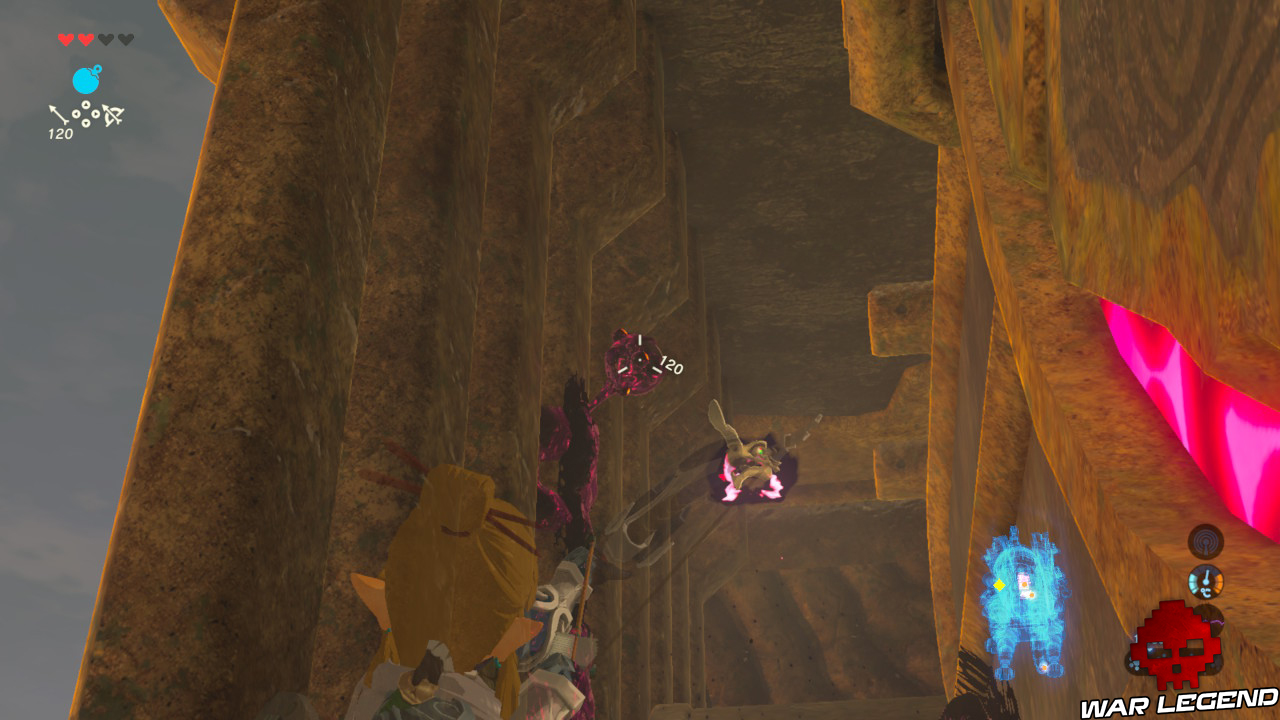Click the blue cold side of the temperature gauge
The image size is (1280, 720).
[1193, 583]
